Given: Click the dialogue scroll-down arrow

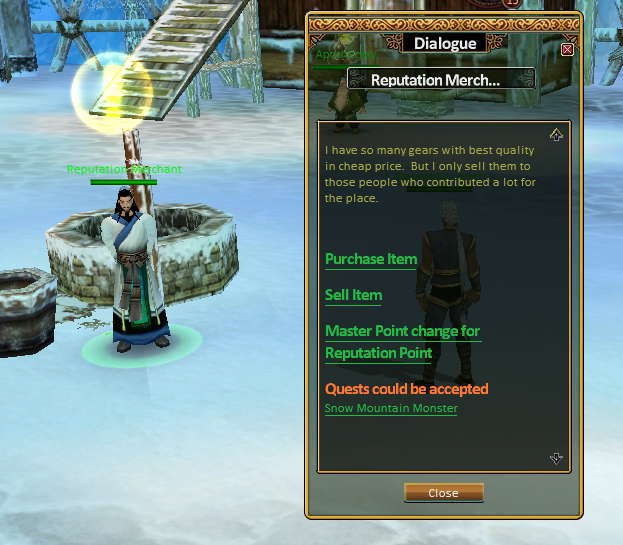Looking at the screenshot, I should [x=557, y=458].
